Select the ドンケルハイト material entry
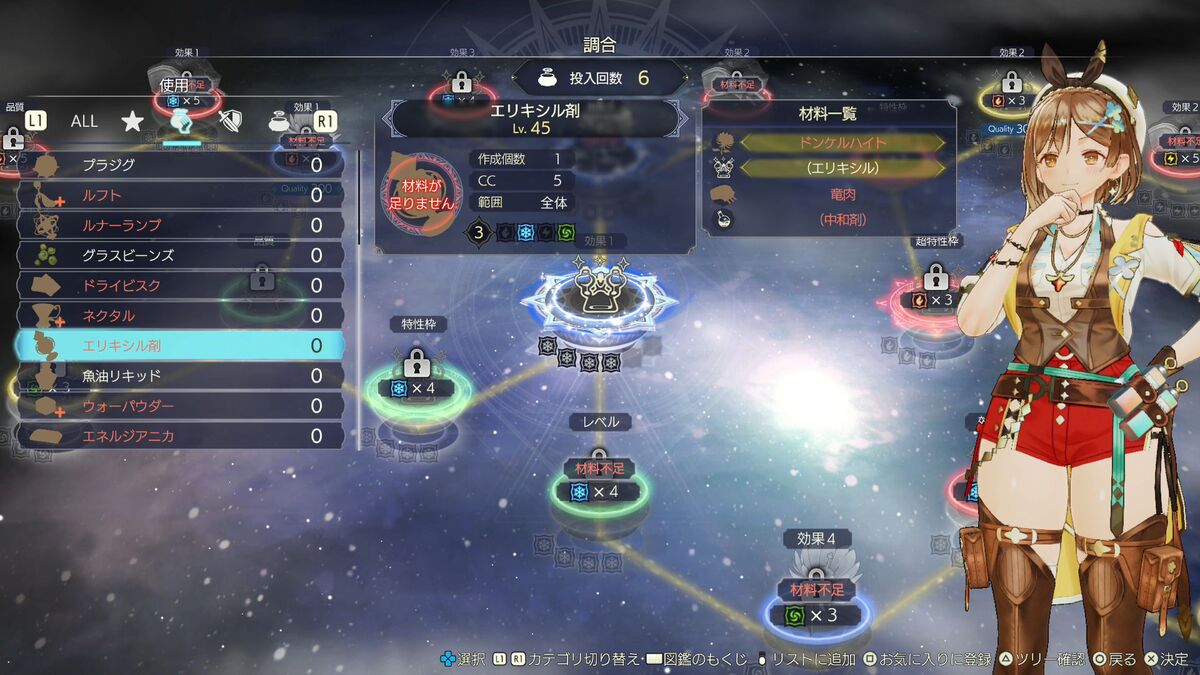The width and height of the screenshot is (1200, 675). 842,143
